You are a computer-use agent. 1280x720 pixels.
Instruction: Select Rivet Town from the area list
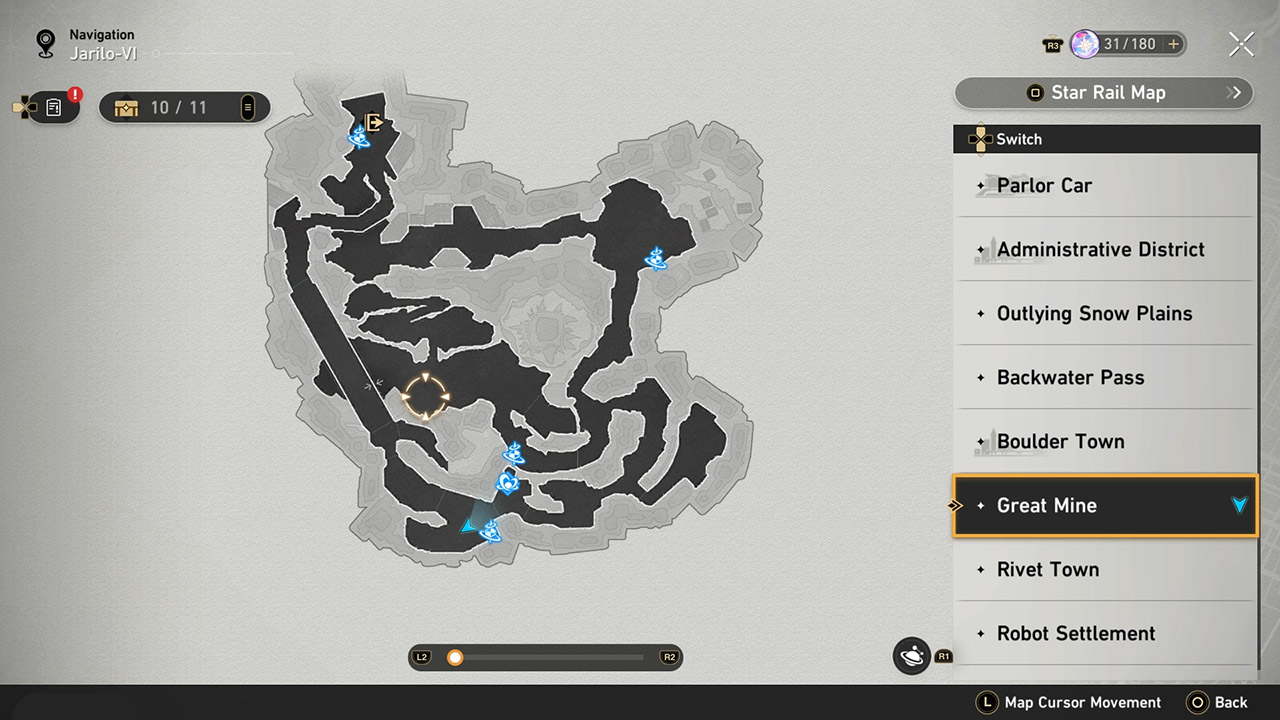click(1048, 569)
